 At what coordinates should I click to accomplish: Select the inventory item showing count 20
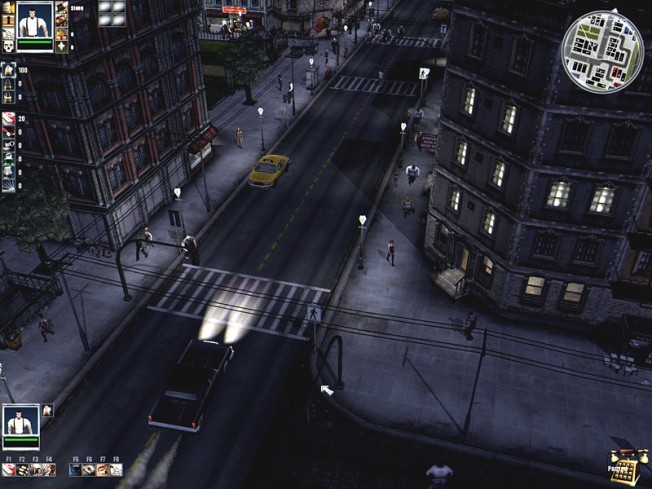click(x=9, y=119)
